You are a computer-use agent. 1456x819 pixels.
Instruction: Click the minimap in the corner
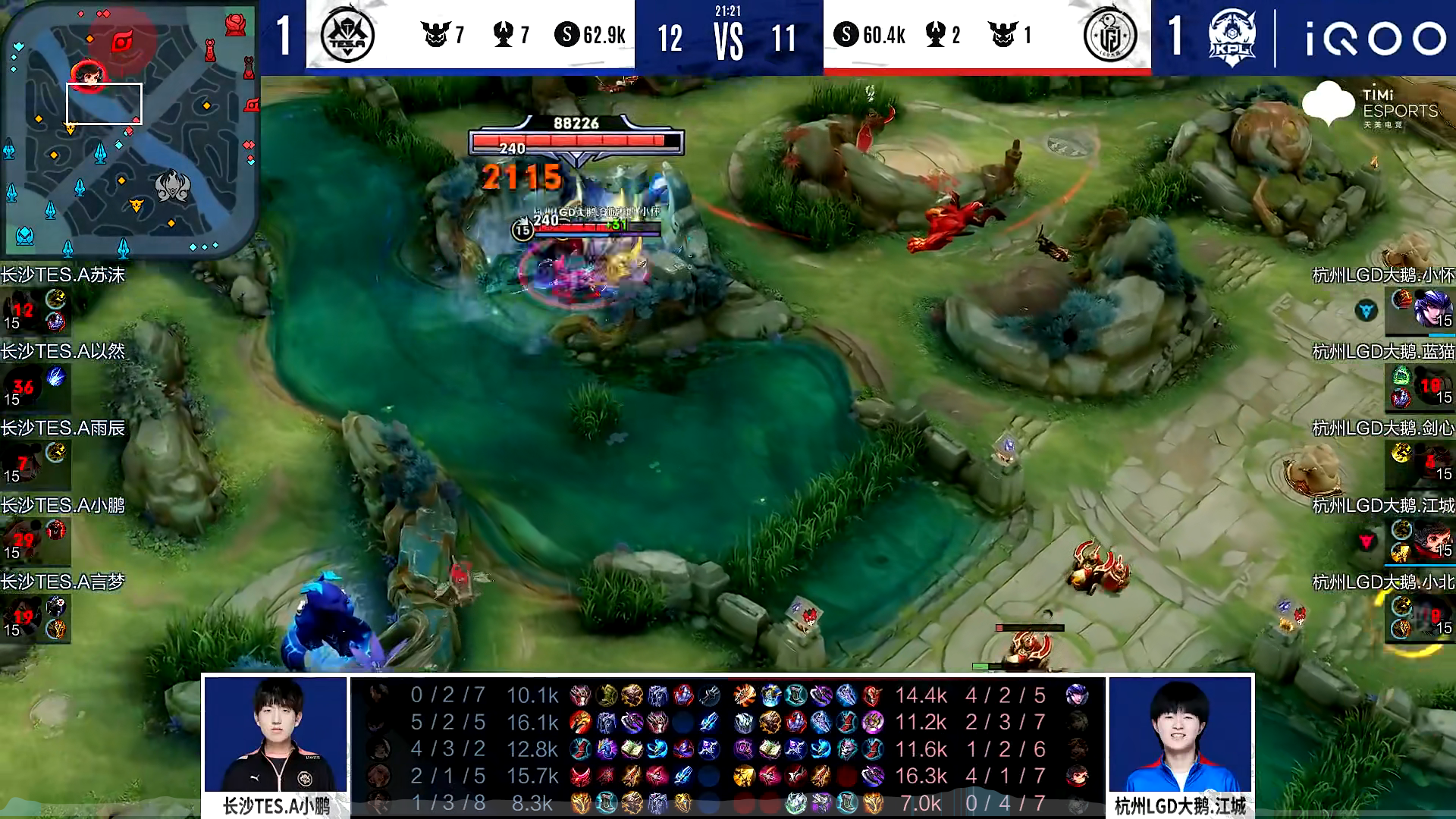pyautogui.click(x=130, y=130)
